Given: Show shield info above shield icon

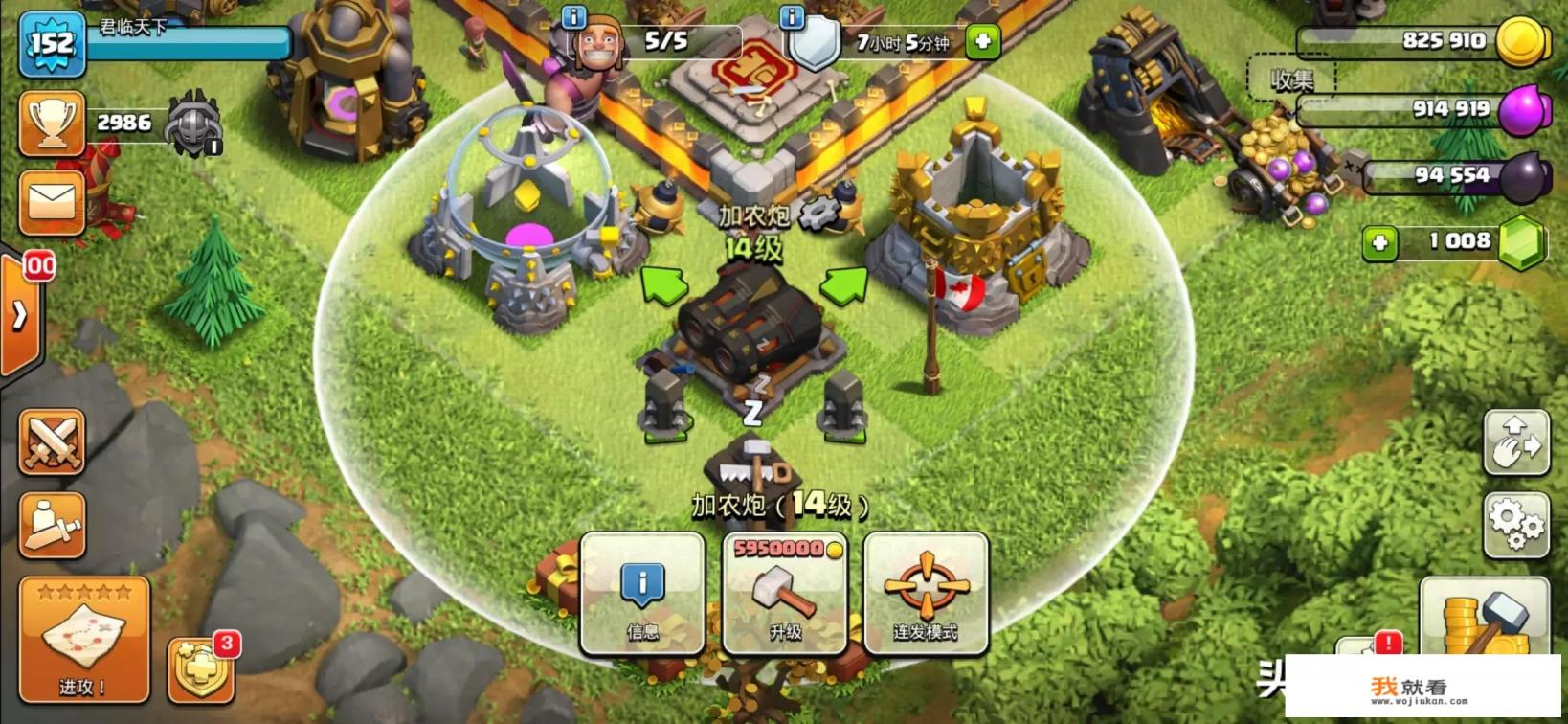Looking at the screenshot, I should [x=792, y=17].
